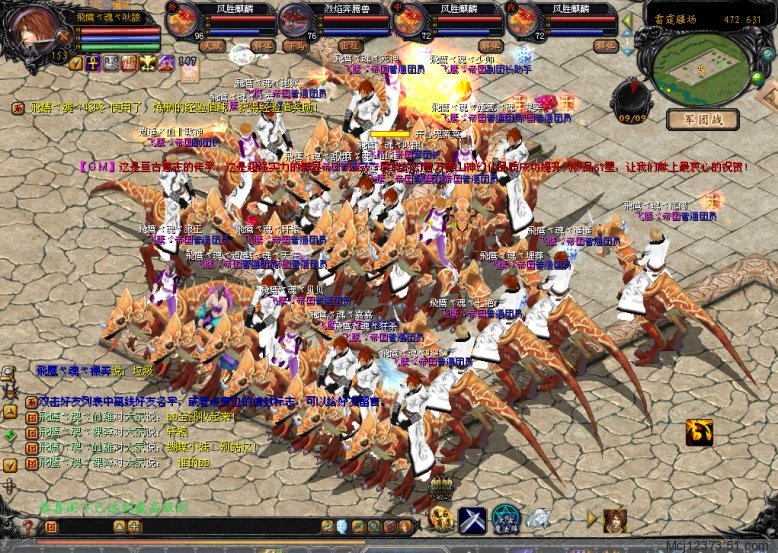778x553 pixels.
Task: Select the white diamond crystal icon
Action: (x=538, y=518)
